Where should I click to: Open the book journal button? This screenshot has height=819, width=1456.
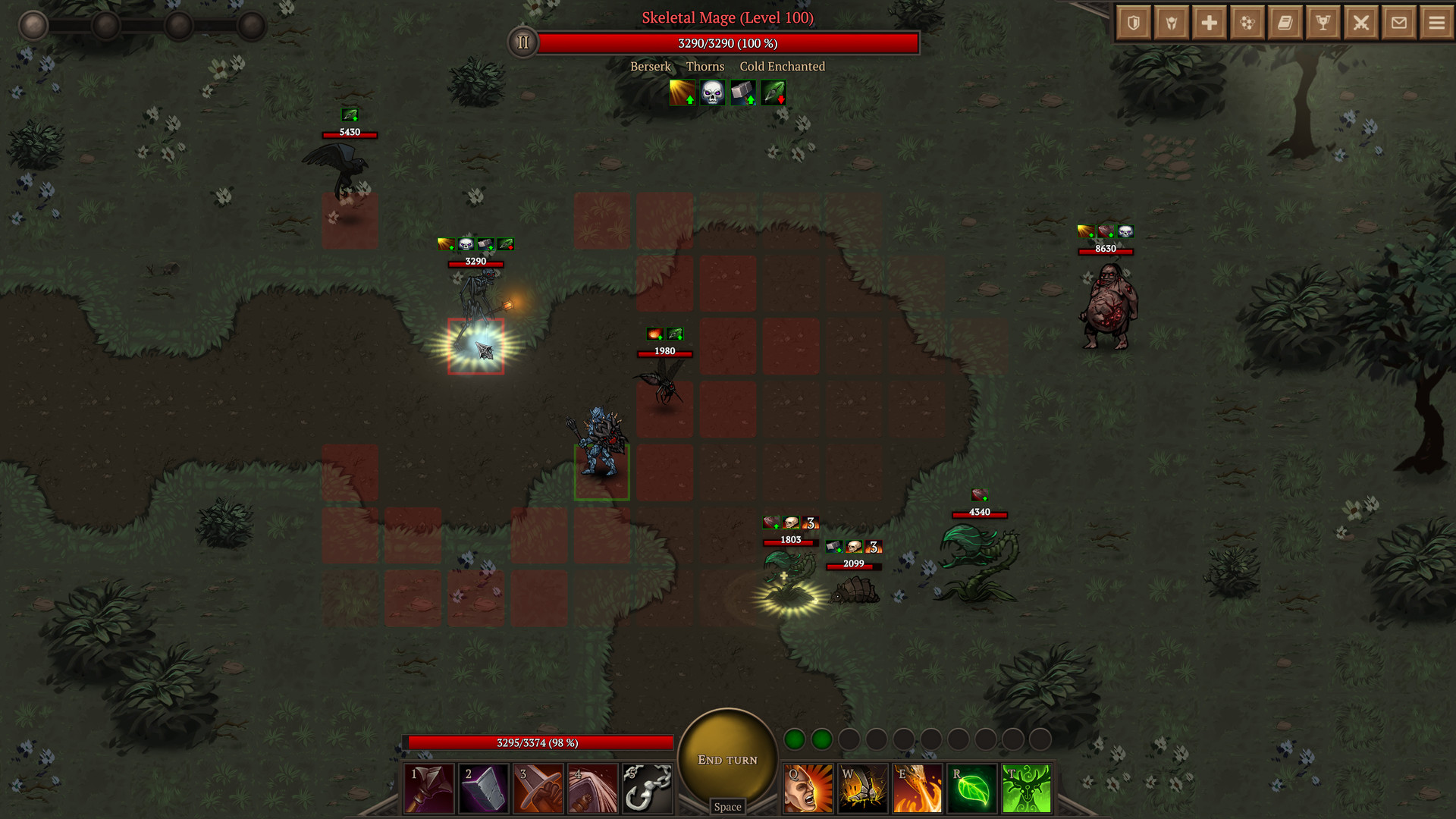point(1285,23)
